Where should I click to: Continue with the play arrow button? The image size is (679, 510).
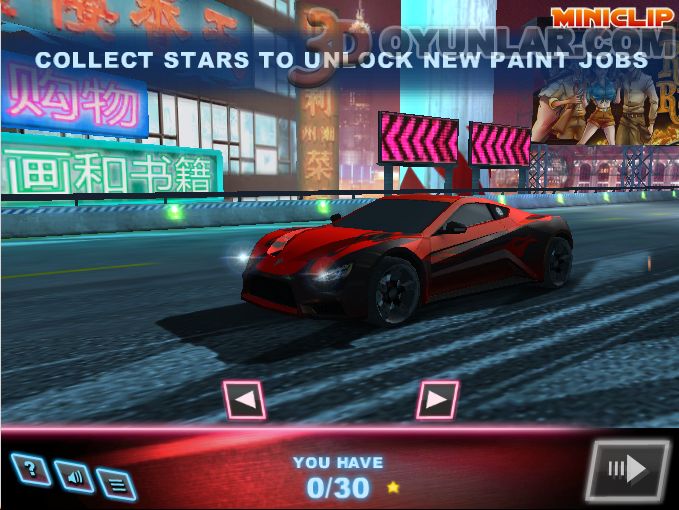(x=627, y=469)
